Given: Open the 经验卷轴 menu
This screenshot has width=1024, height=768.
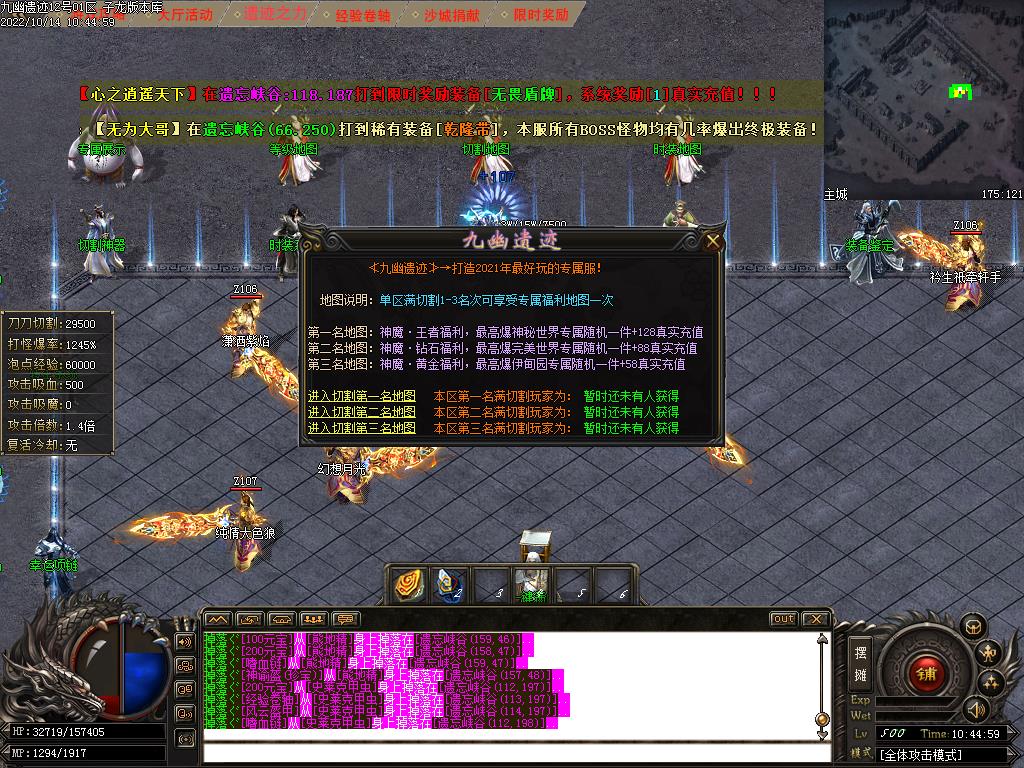Looking at the screenshot, I should point(363,15).
